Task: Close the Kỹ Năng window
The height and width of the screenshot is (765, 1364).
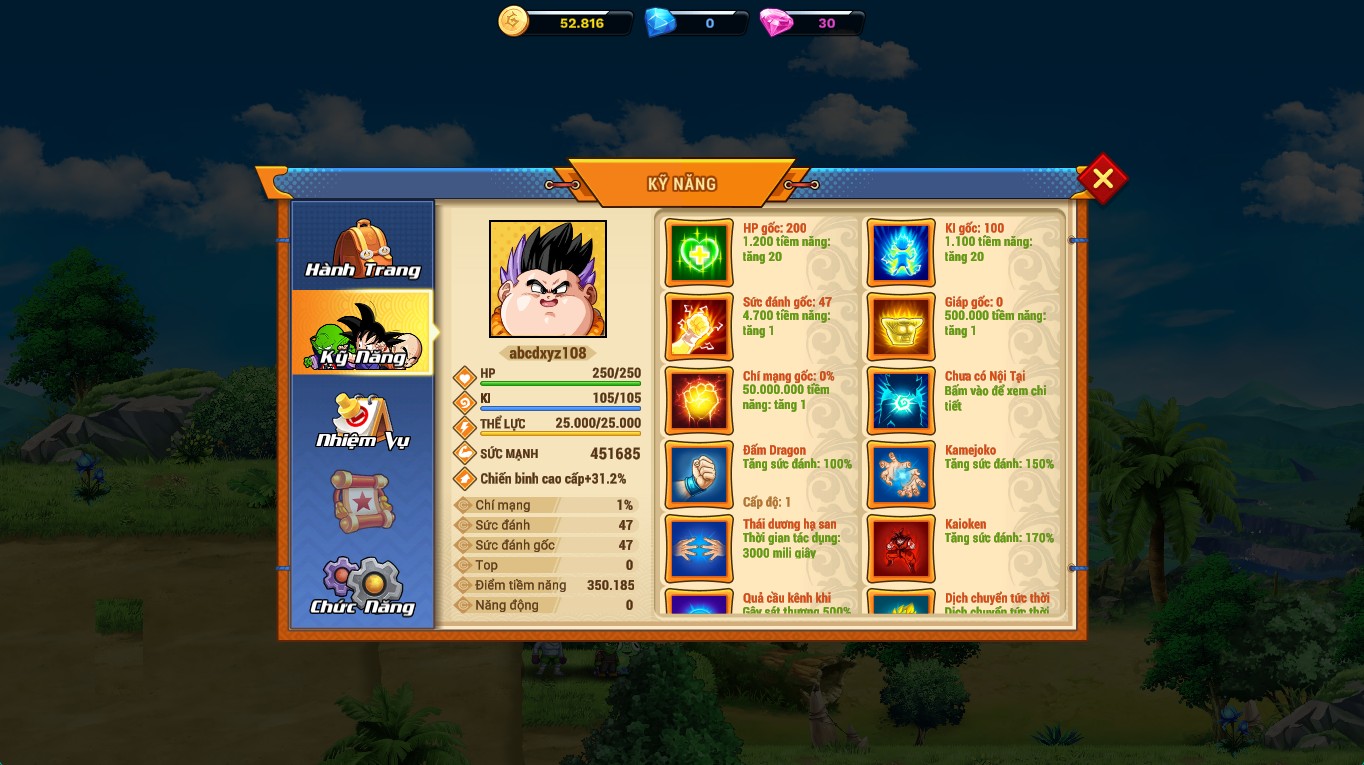Action: coord(1102,179)
